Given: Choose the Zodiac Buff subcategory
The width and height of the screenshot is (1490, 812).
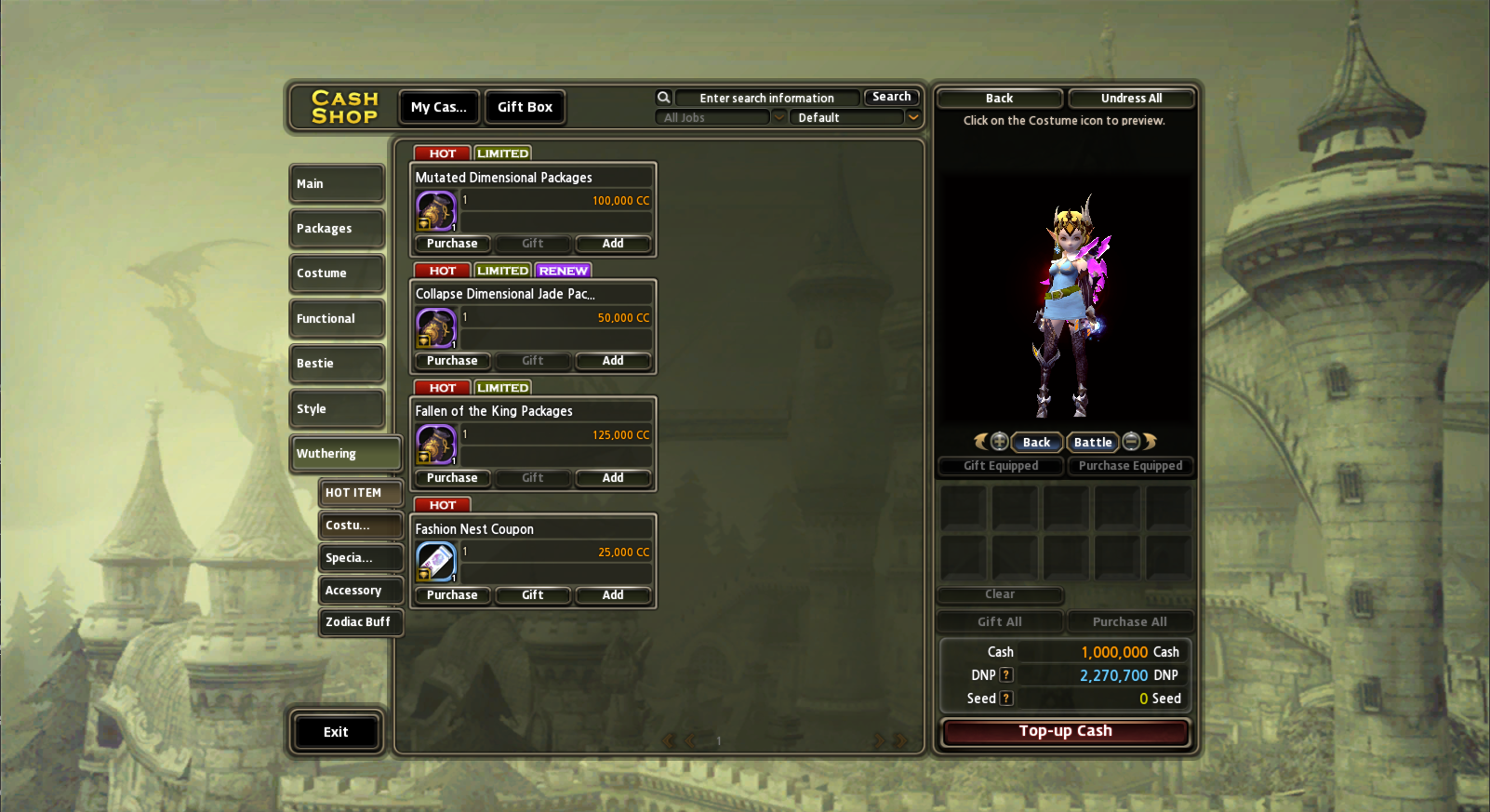Looking at the screenshot, I should (359, 622).
